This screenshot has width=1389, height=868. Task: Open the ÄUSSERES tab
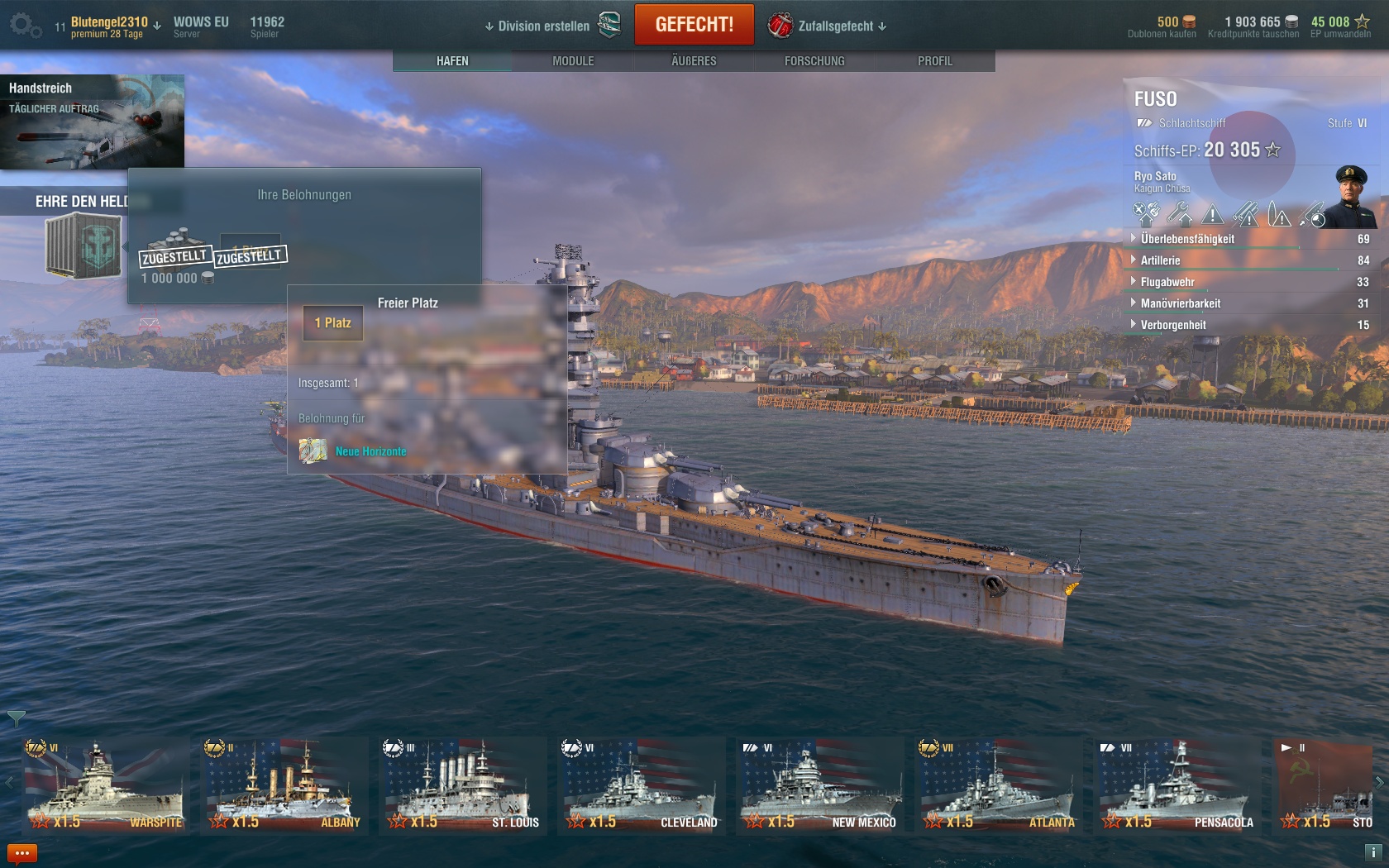point(694,61)
